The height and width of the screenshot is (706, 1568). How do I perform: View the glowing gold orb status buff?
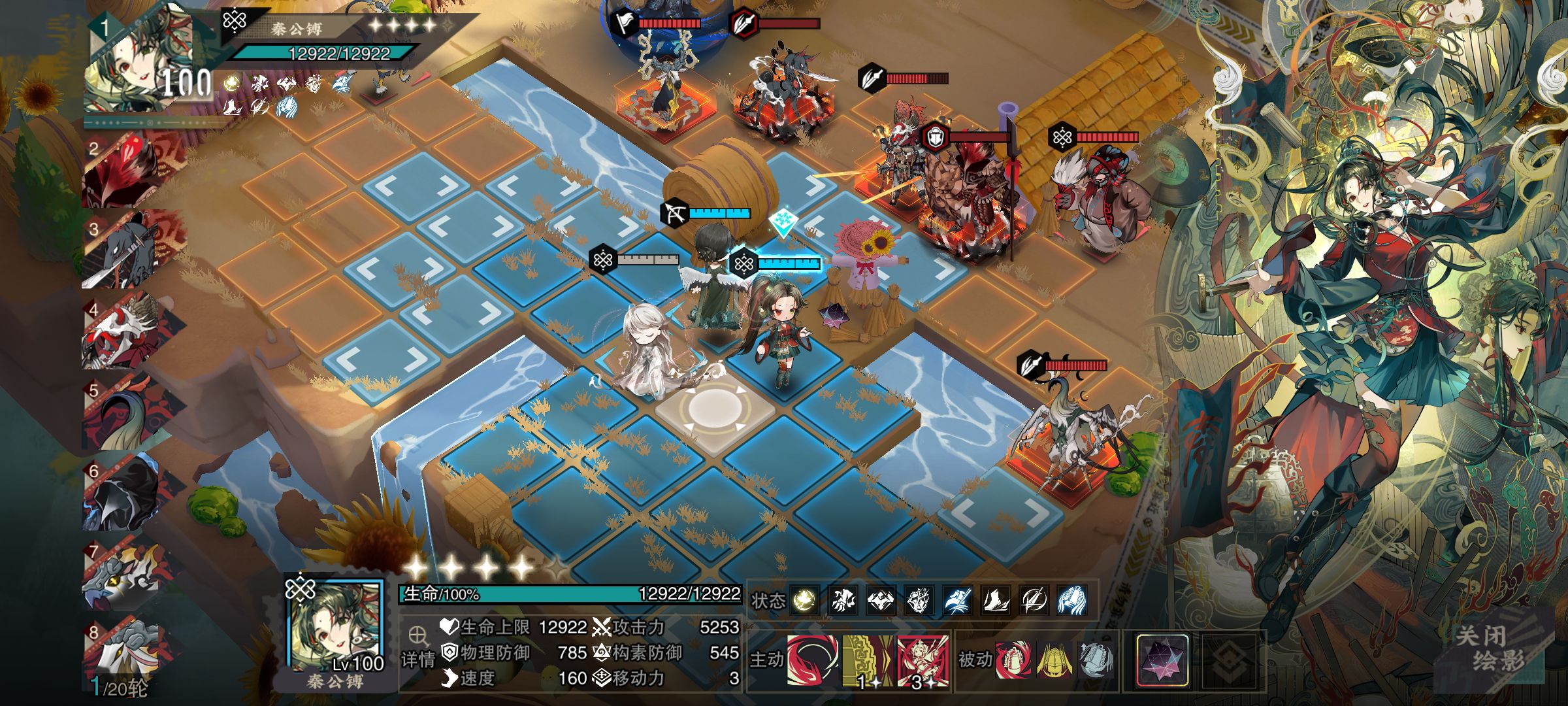(804, 600)
